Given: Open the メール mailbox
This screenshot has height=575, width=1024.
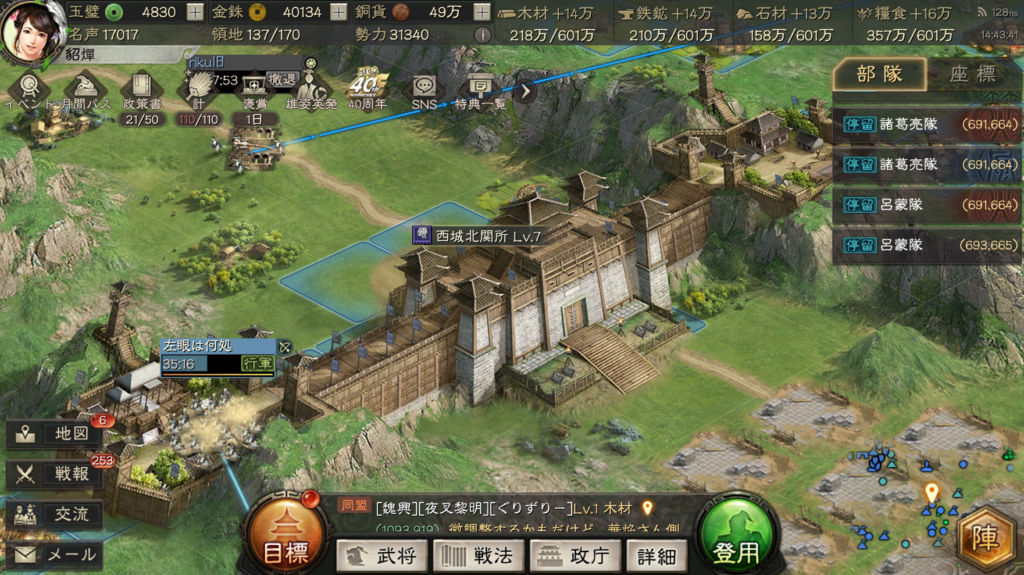Looking at the screenshot, I should [56, 554].
